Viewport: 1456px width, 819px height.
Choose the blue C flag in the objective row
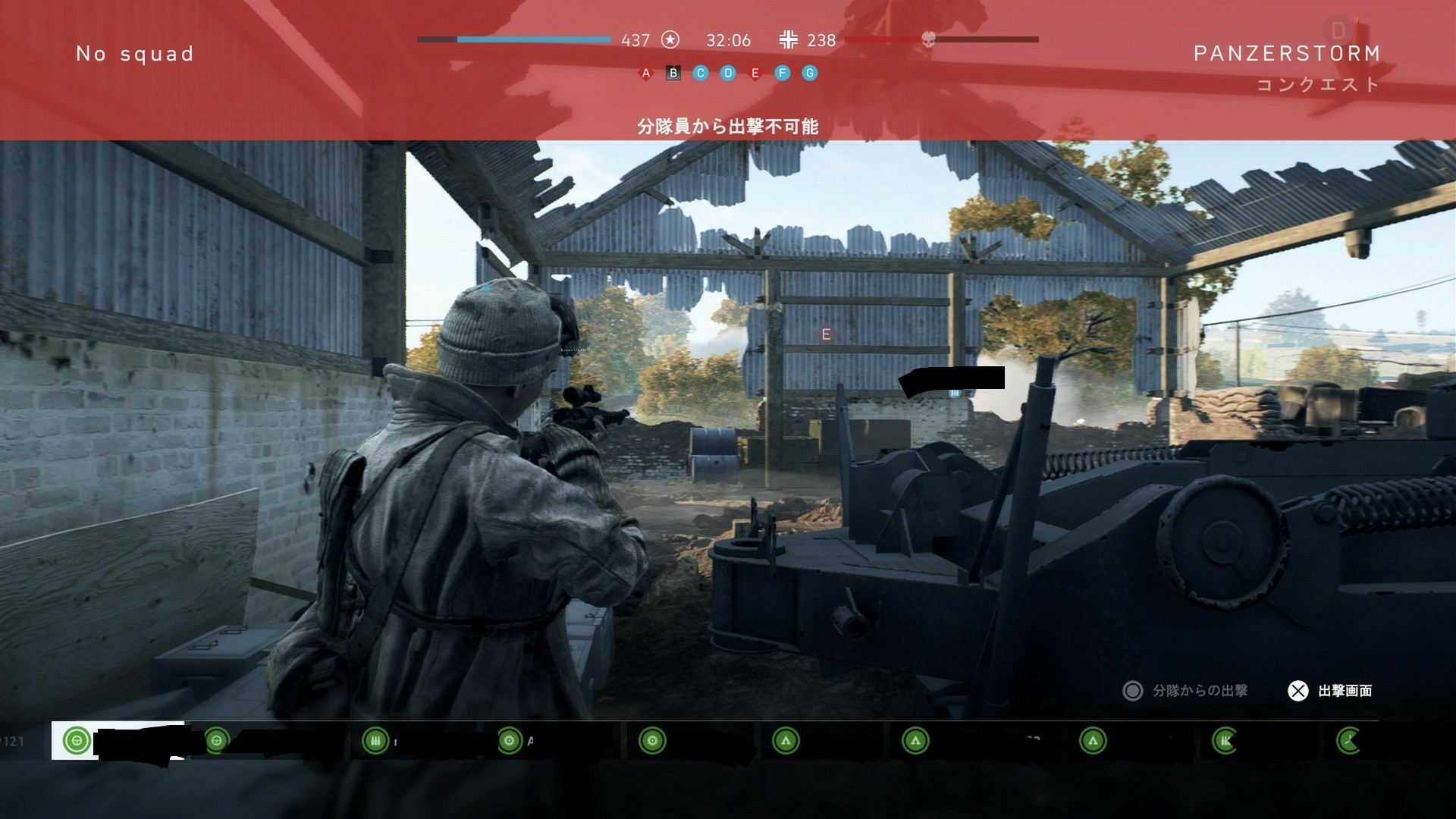click(701, 74)
